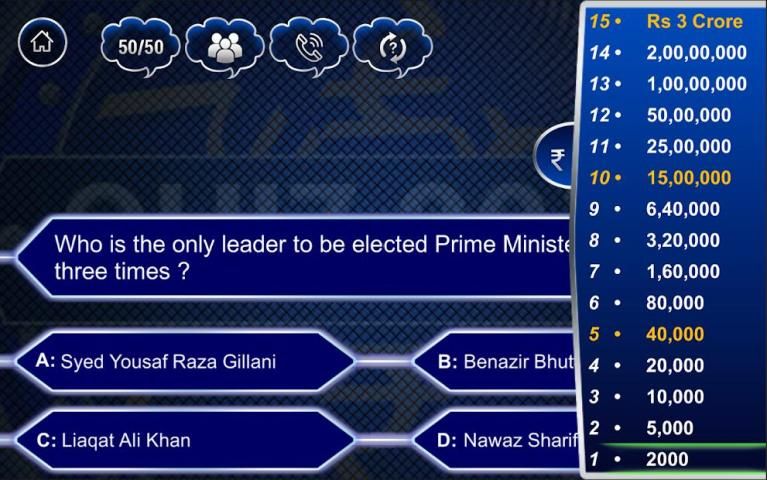
Task: Activate the flip question lifeline
Action: [392, 46]
